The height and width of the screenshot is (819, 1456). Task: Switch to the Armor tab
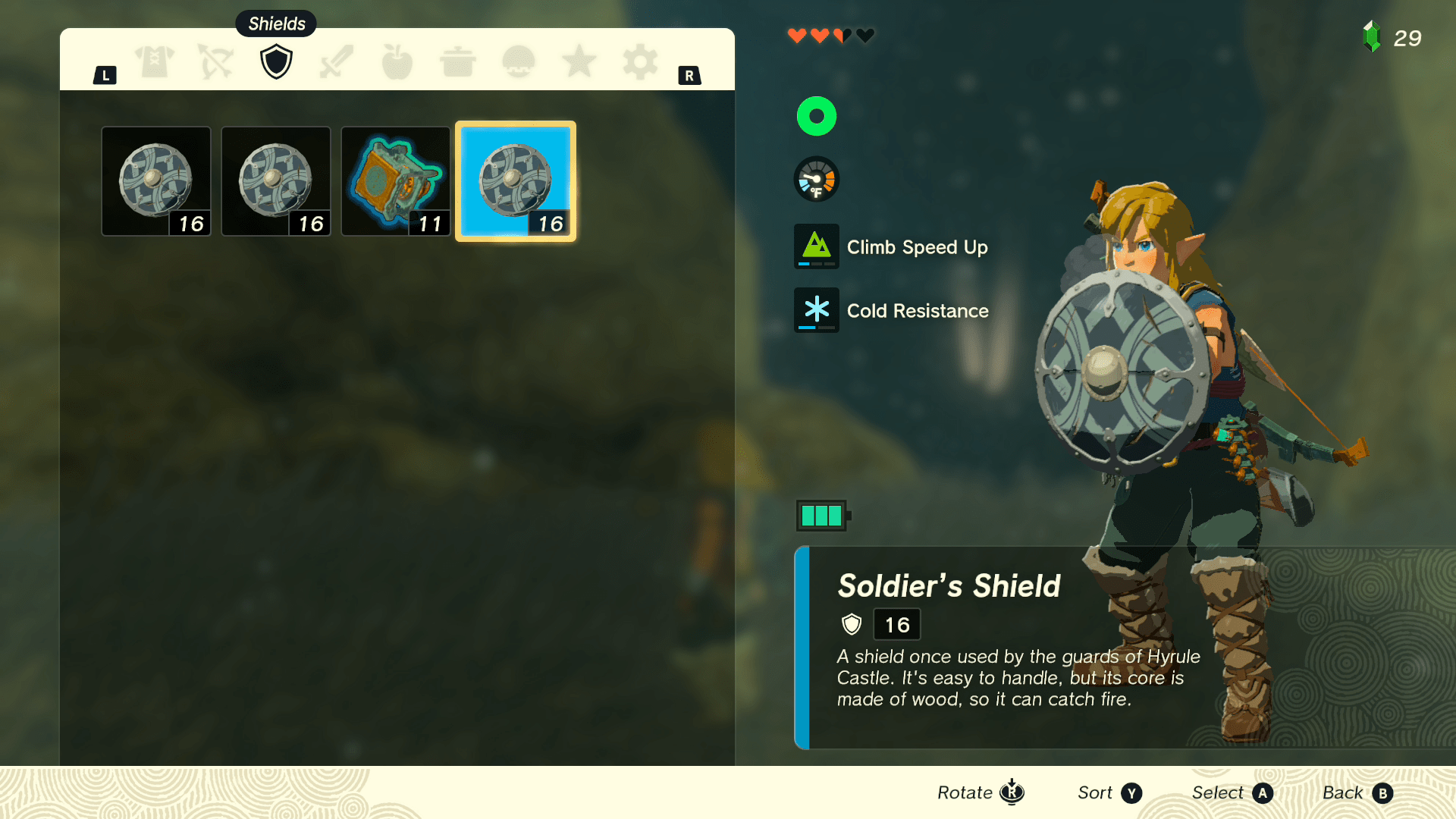155,62
